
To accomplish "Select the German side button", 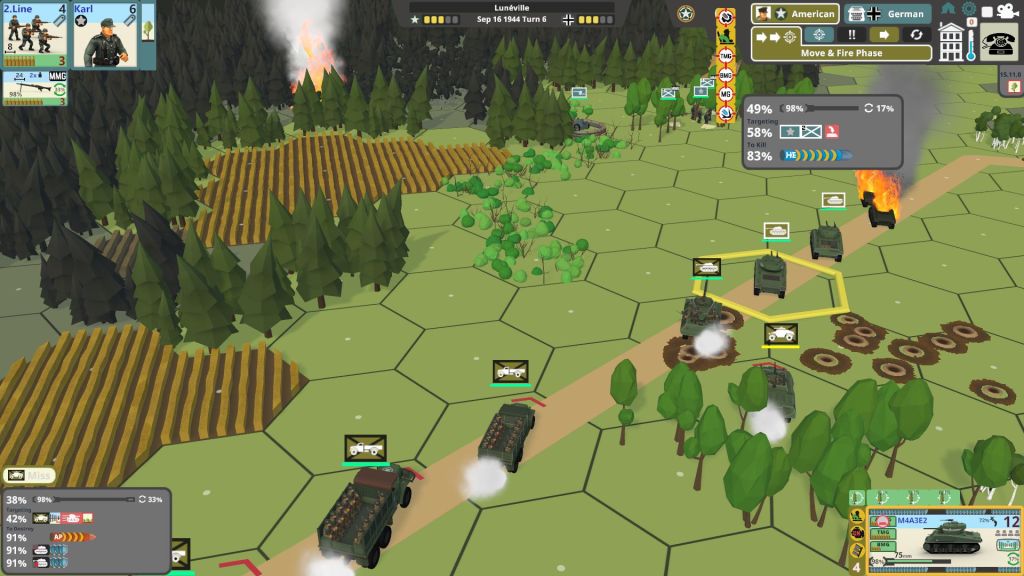I will pyautogui.click(x=888, y=14).
